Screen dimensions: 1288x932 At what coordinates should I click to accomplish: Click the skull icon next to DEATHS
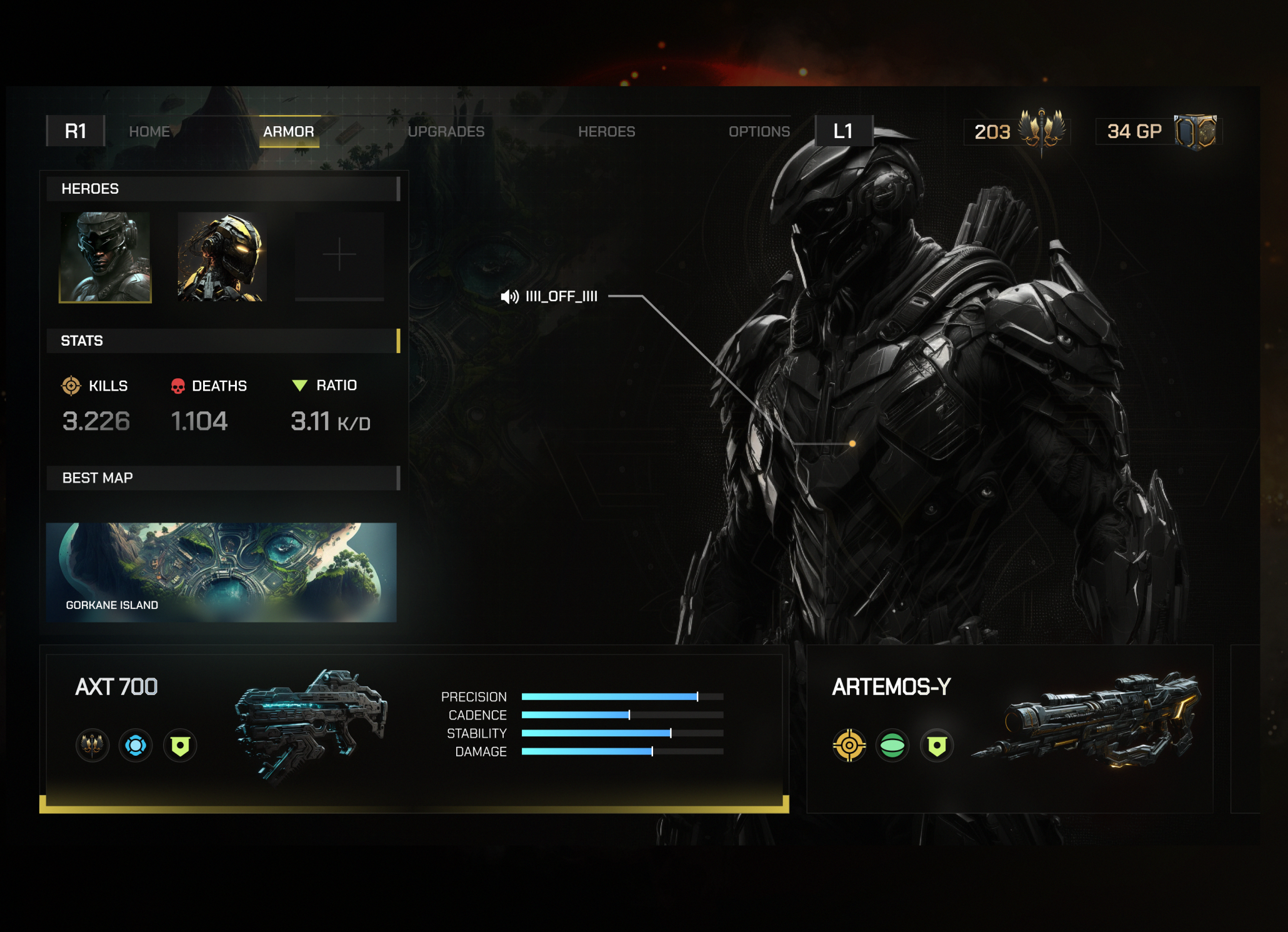[x=177, y=386]
